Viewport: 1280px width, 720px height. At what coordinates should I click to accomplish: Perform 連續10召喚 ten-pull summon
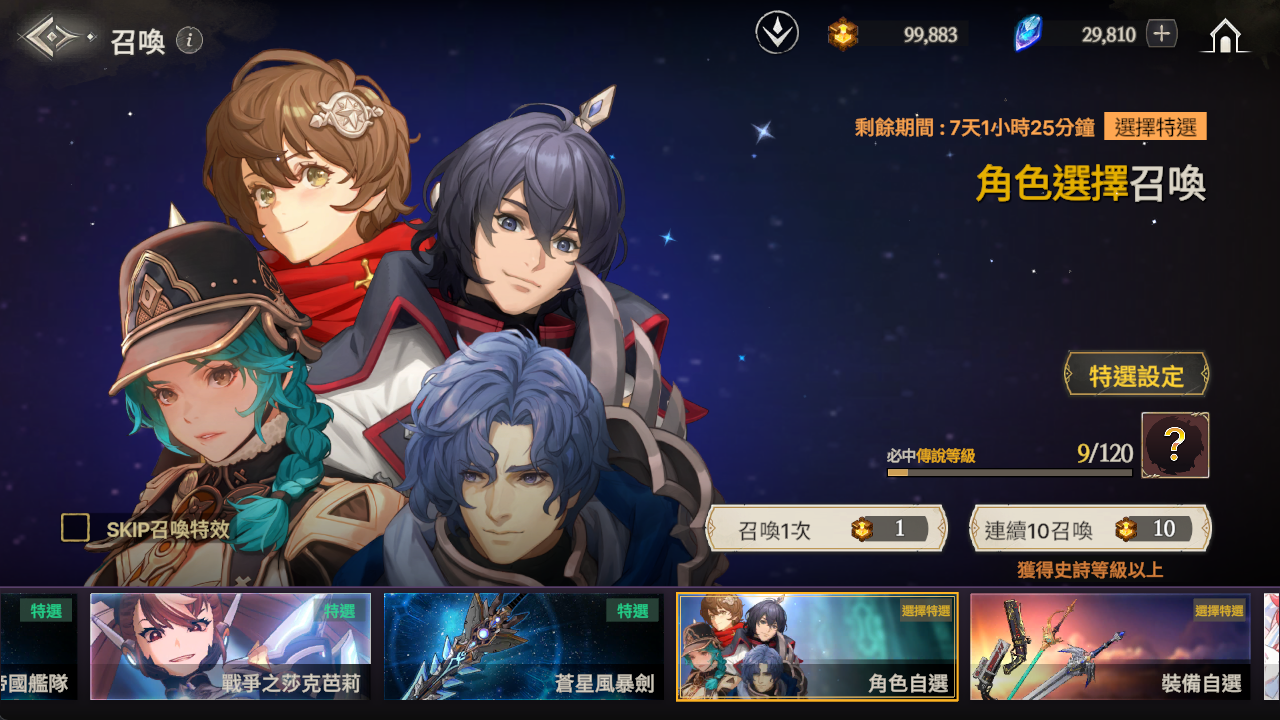point(1089,529)
